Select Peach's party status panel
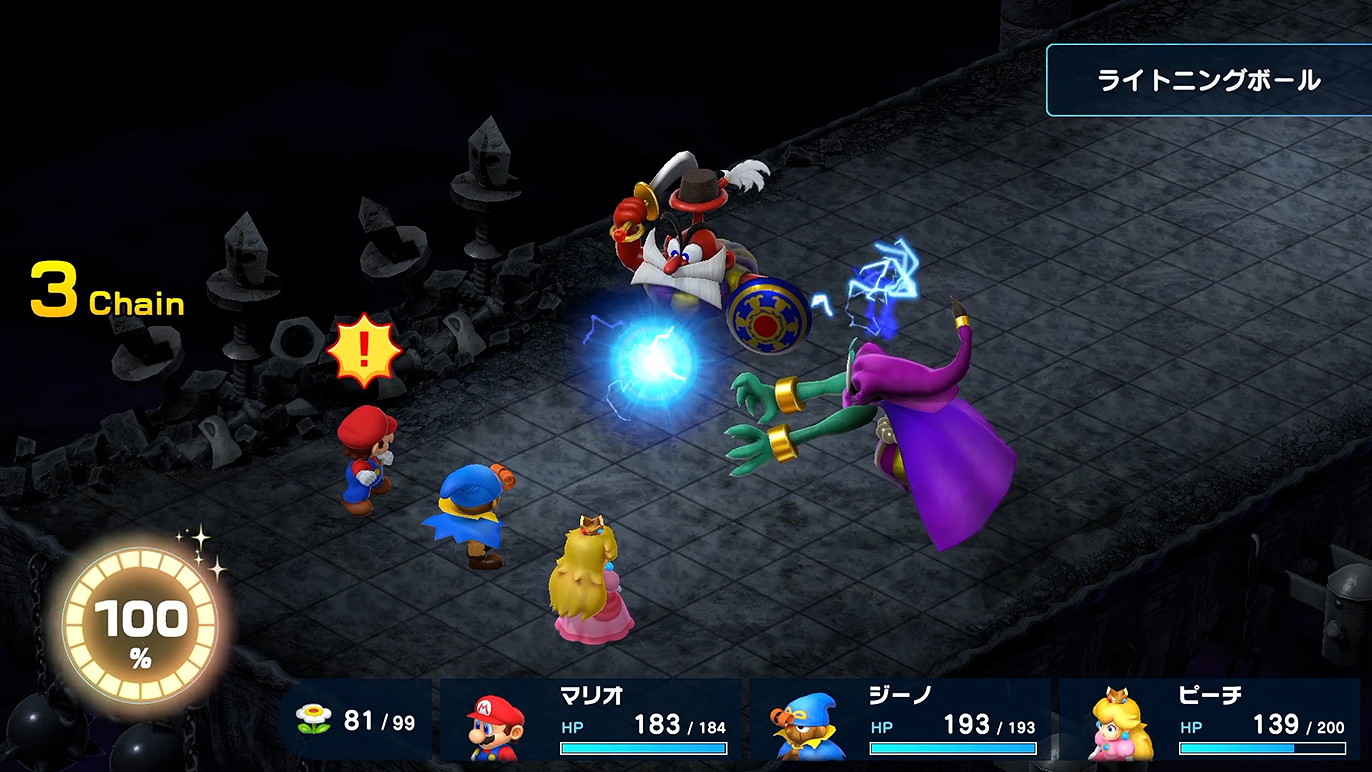This screenshot has width=1372, height=772. [x=1210, y=721]
